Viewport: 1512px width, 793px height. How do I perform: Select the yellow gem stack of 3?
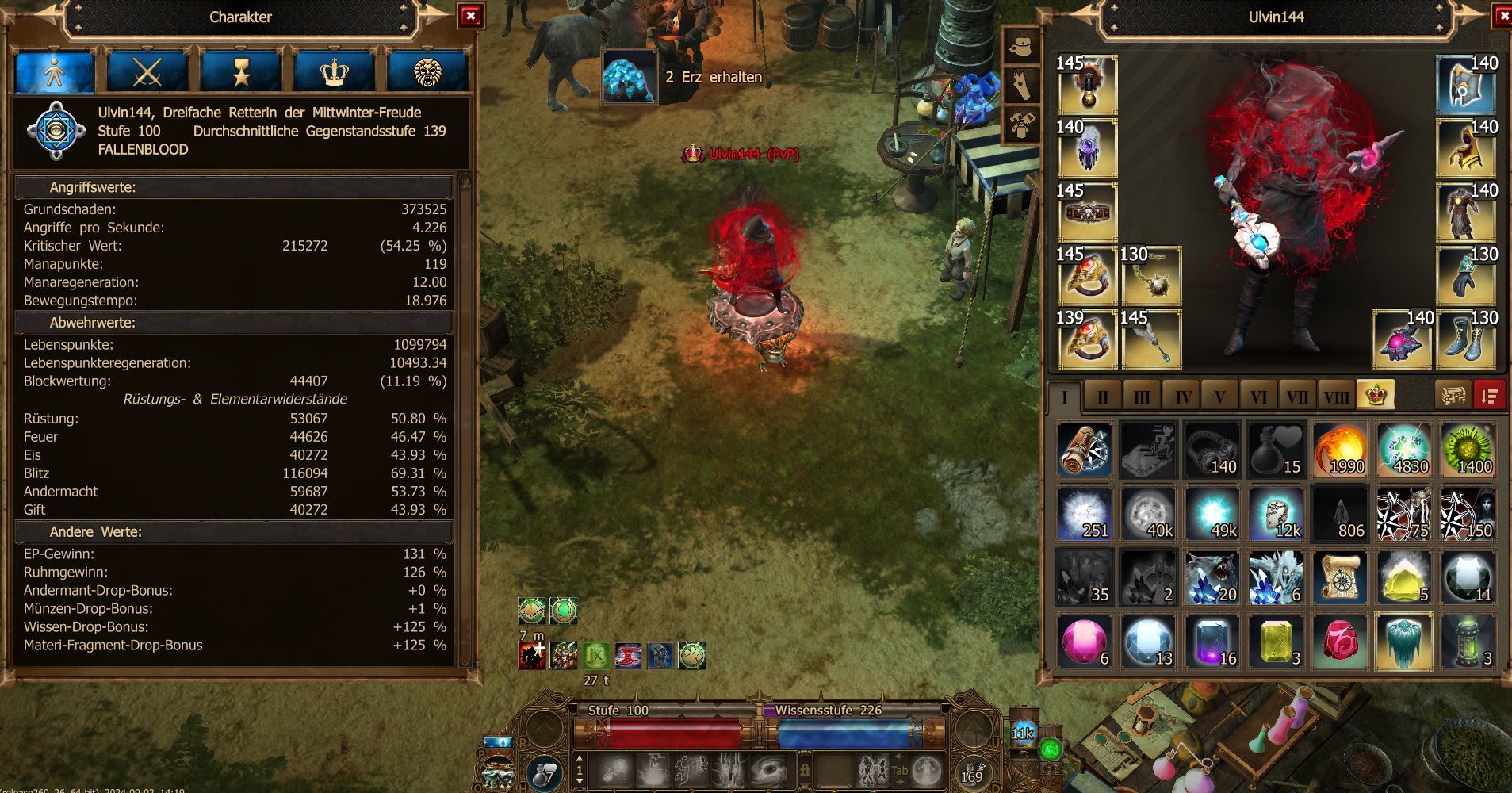point(1277,641)
